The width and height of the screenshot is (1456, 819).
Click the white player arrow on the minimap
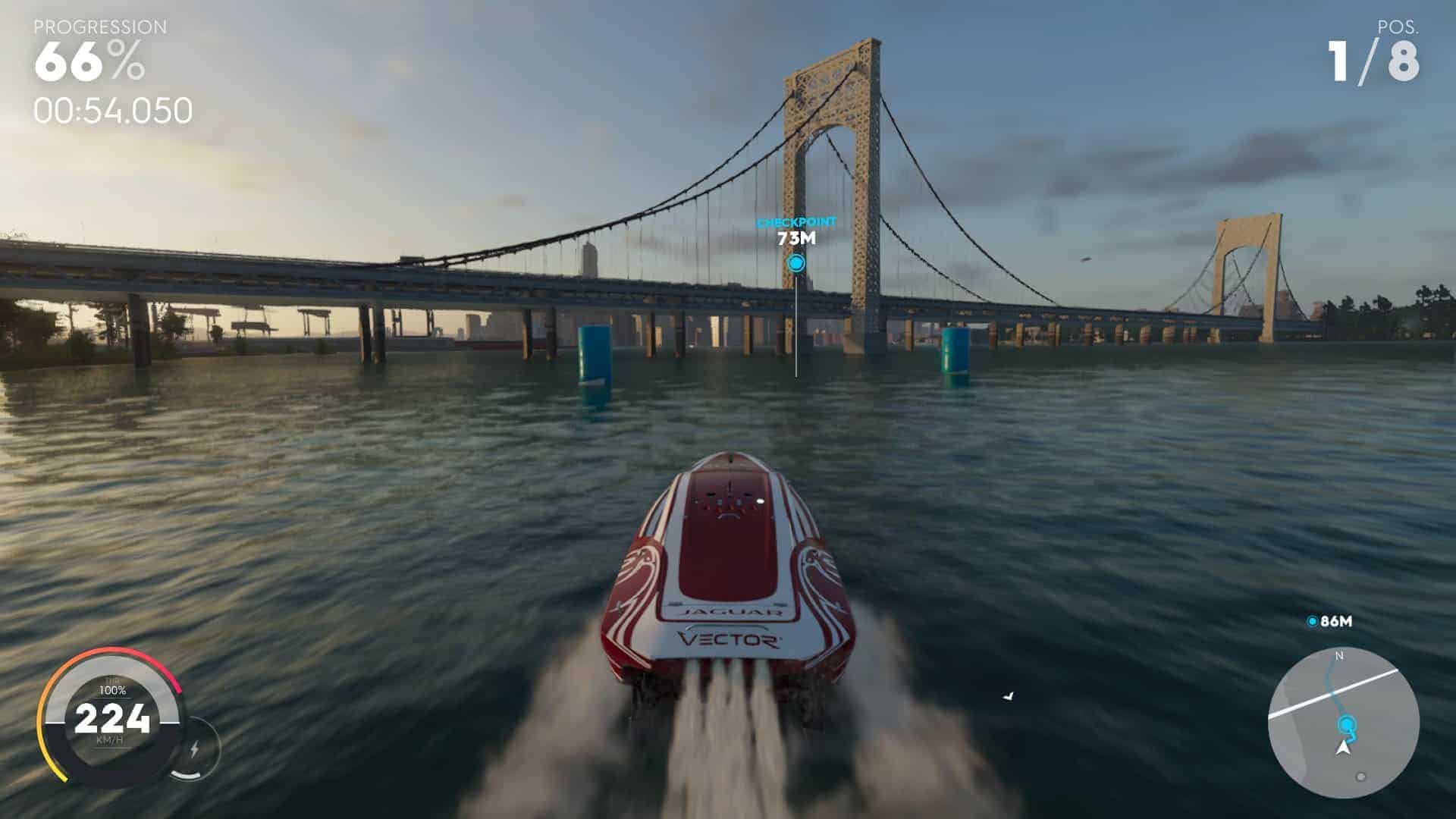pos(1345,748)
